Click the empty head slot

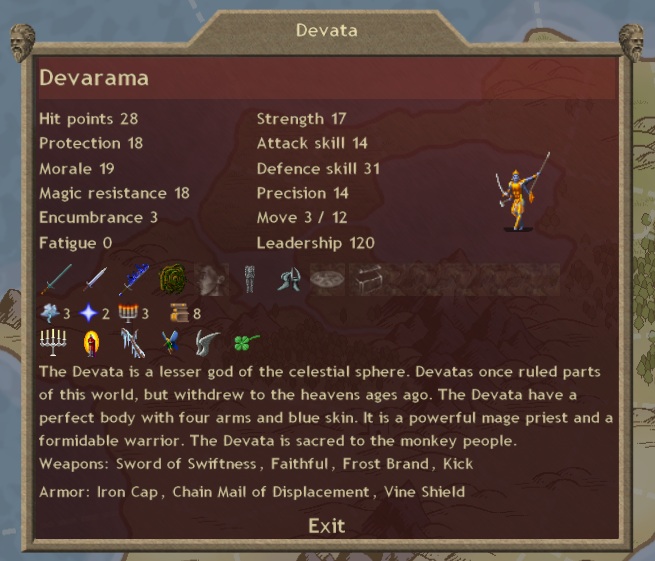point(211,279)
